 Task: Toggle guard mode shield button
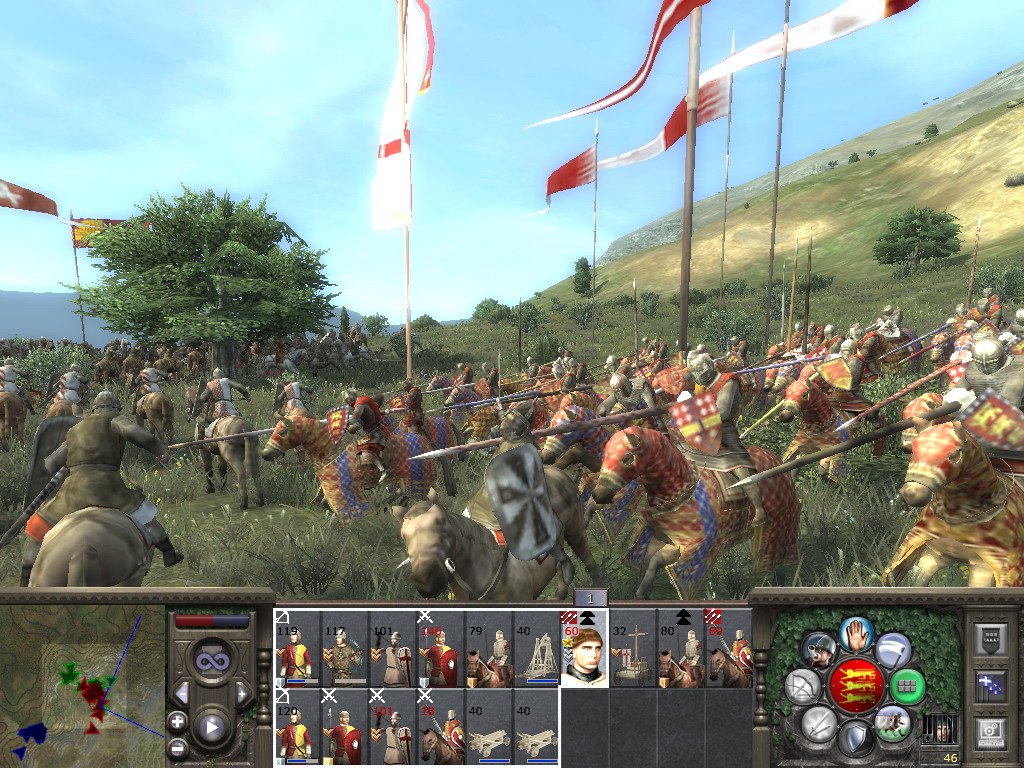[856, 739]
